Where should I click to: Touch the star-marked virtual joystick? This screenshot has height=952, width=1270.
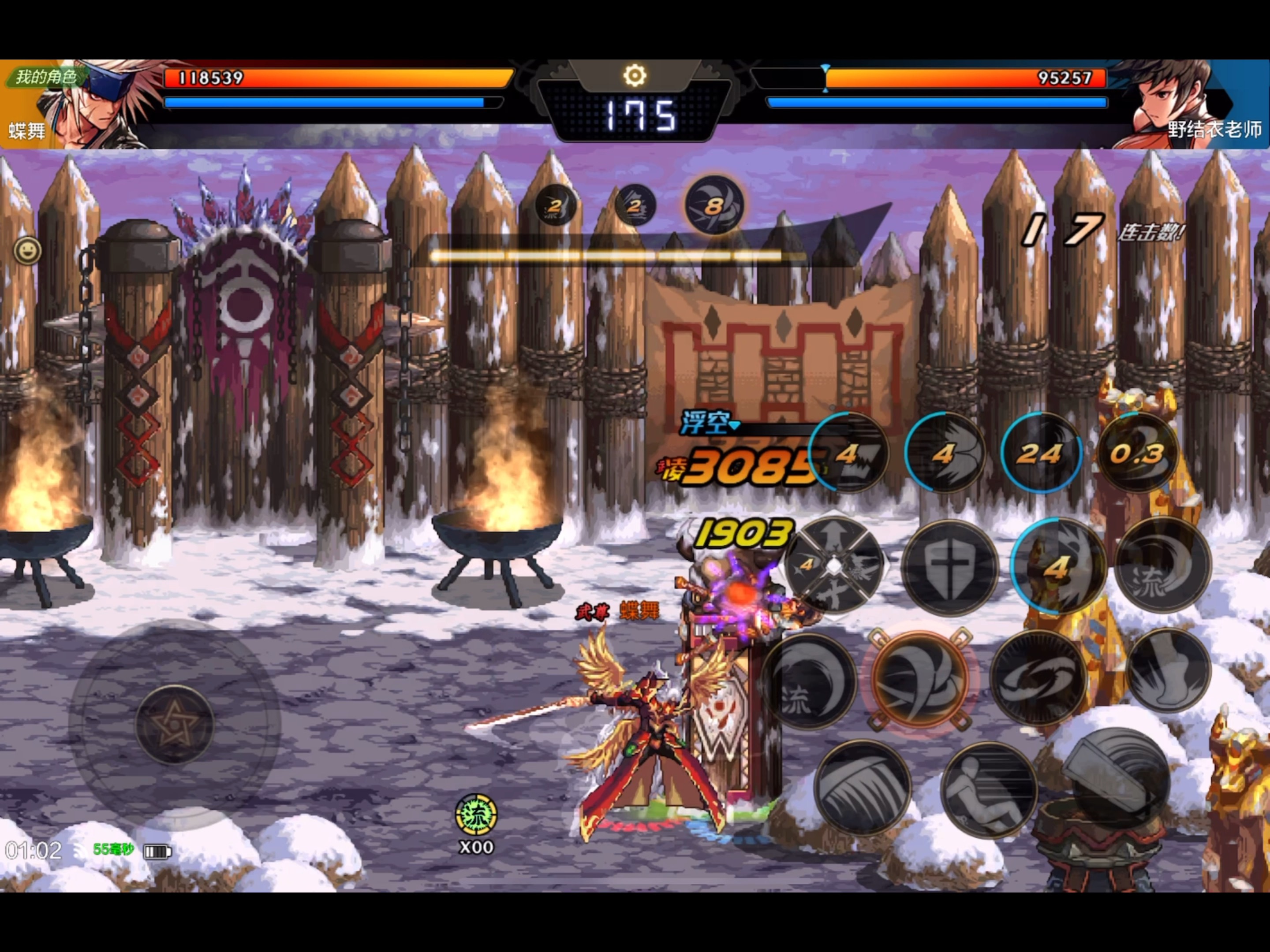(x=175, y=724)
